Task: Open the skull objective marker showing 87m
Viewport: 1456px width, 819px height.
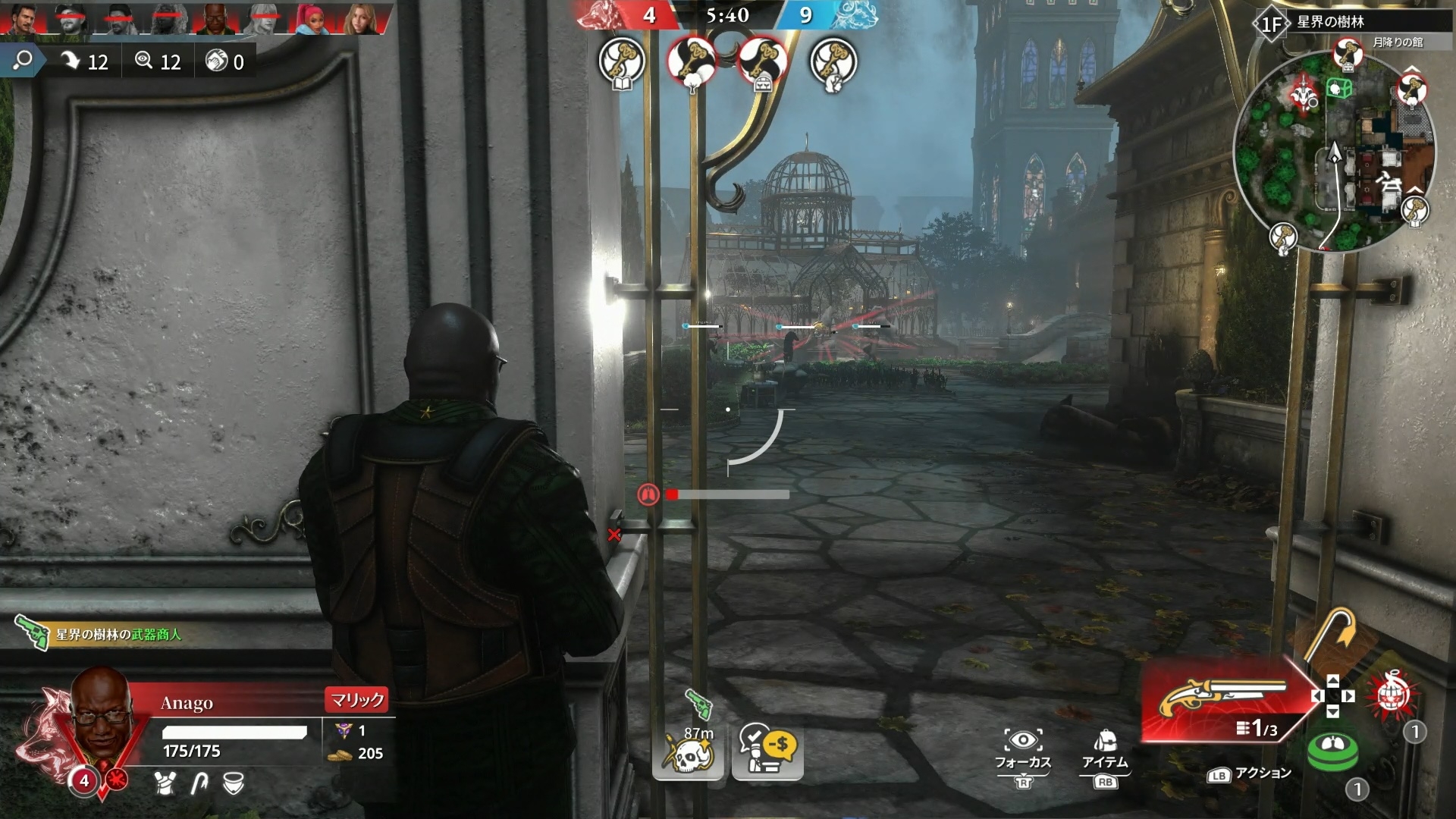Action: pyautogui.click(x=686, y=751)
